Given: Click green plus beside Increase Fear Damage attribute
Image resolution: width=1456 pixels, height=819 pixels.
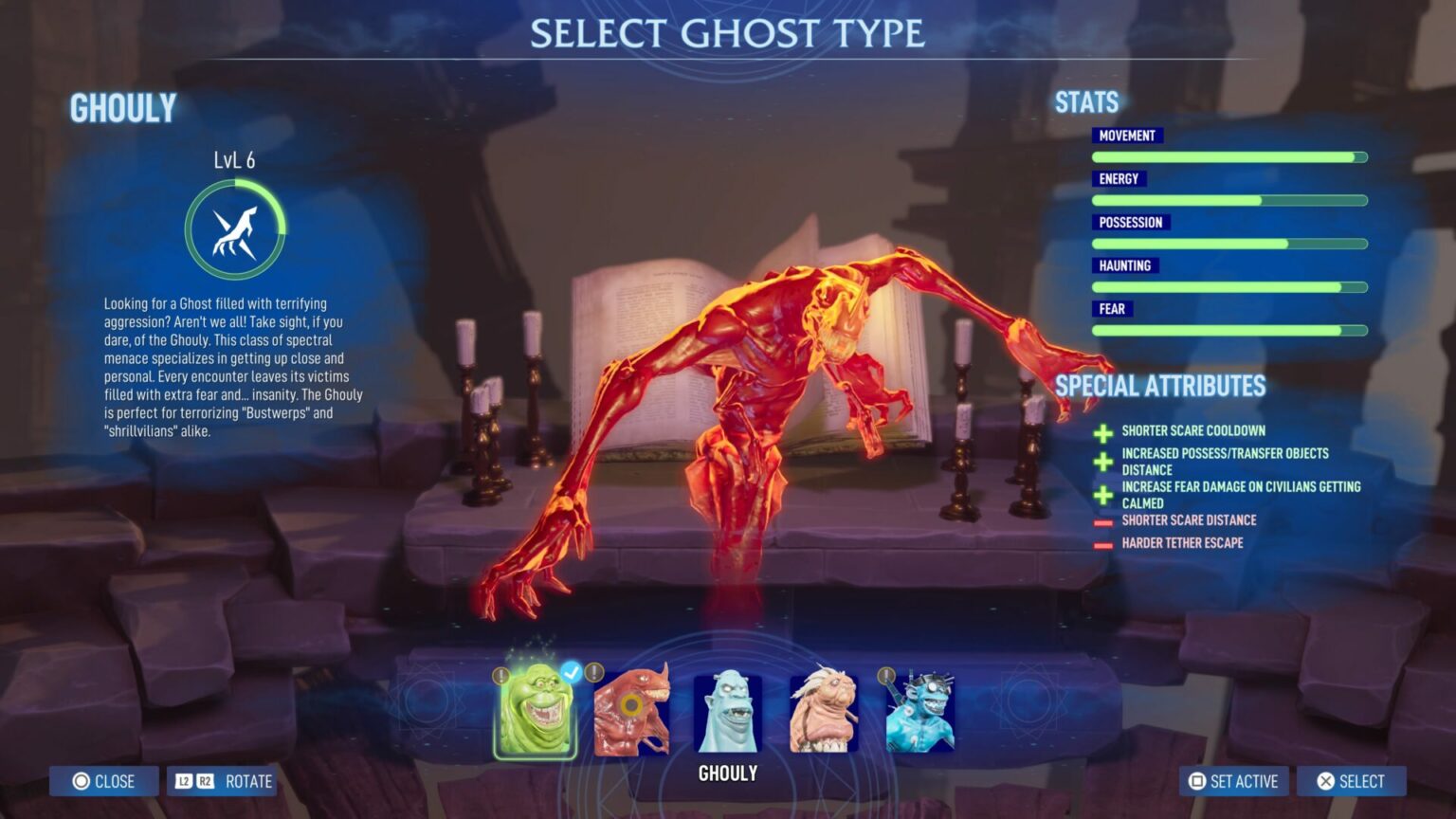Looking at the screenshot, I should (x=1102, y=494).
